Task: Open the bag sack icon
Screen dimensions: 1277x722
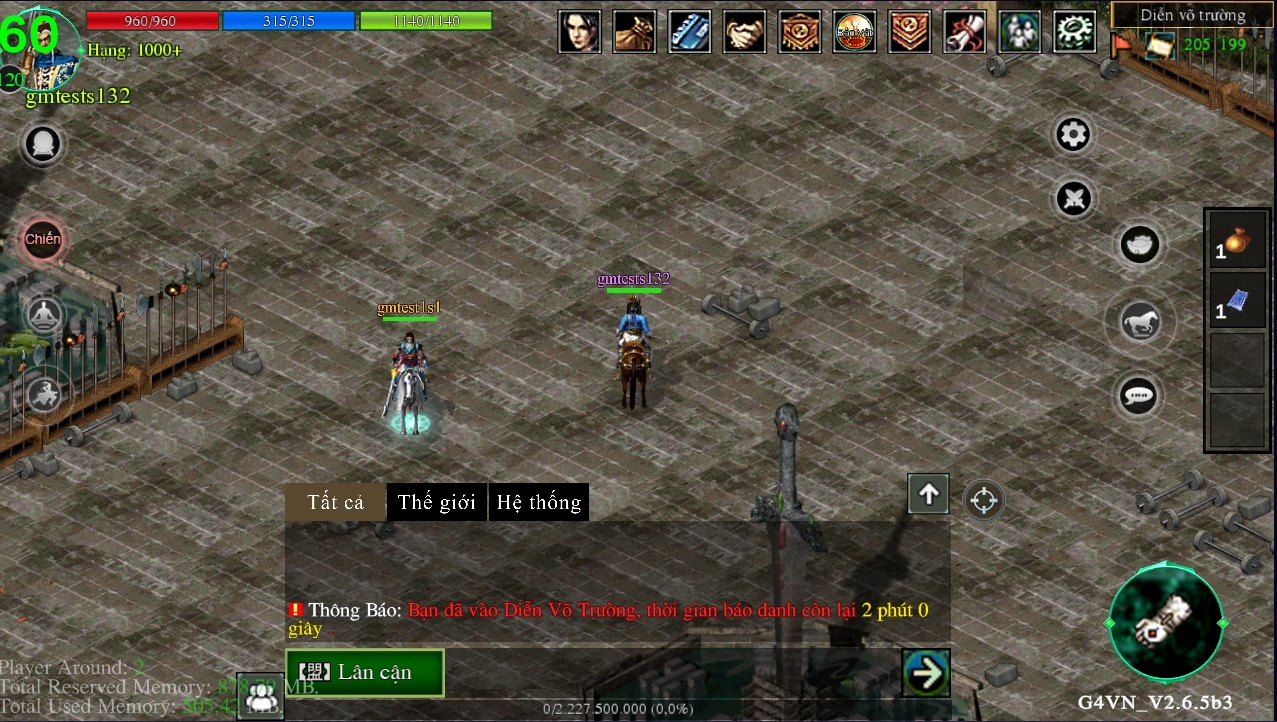Action: coord(635,32)
